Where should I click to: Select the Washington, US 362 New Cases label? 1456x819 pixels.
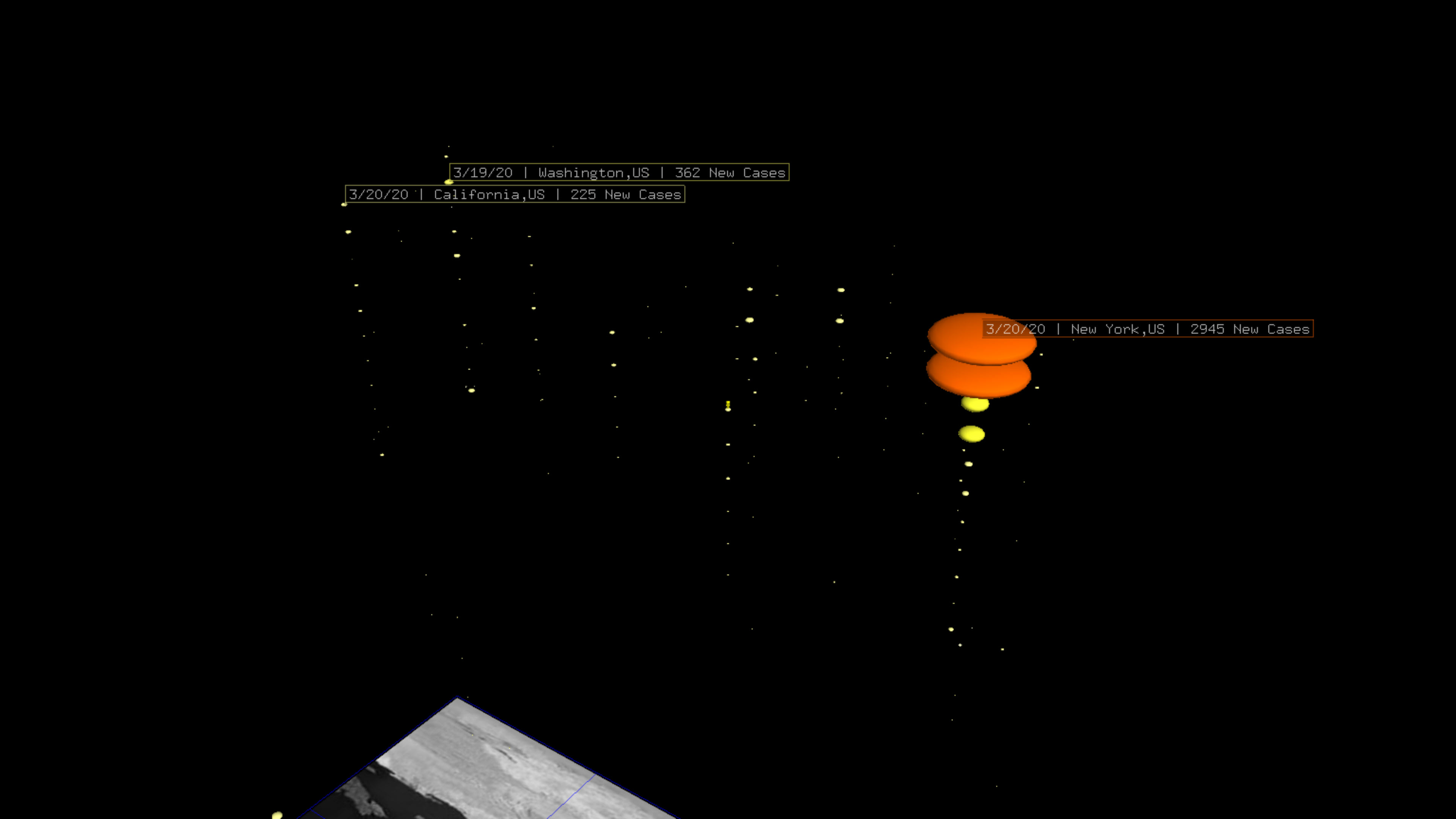(x=619, y=173)
